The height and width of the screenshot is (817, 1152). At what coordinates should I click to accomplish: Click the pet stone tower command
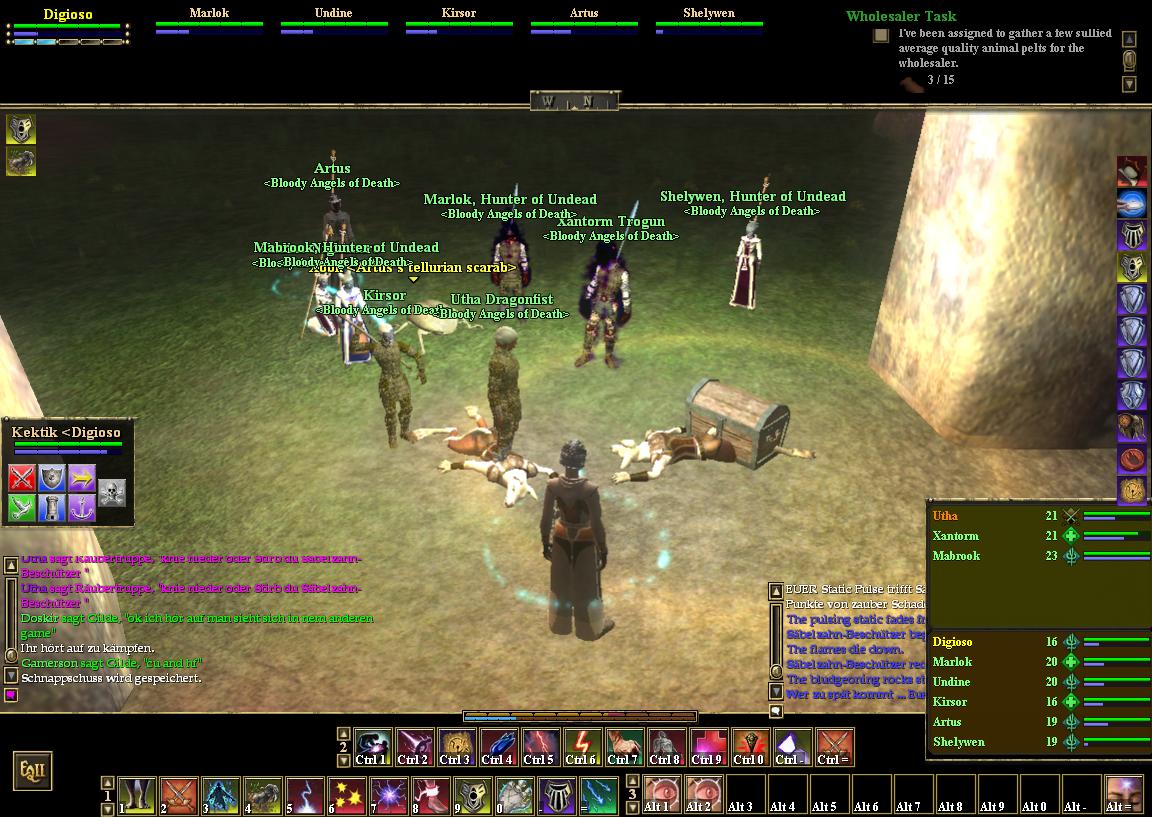[x=52, y=507]
